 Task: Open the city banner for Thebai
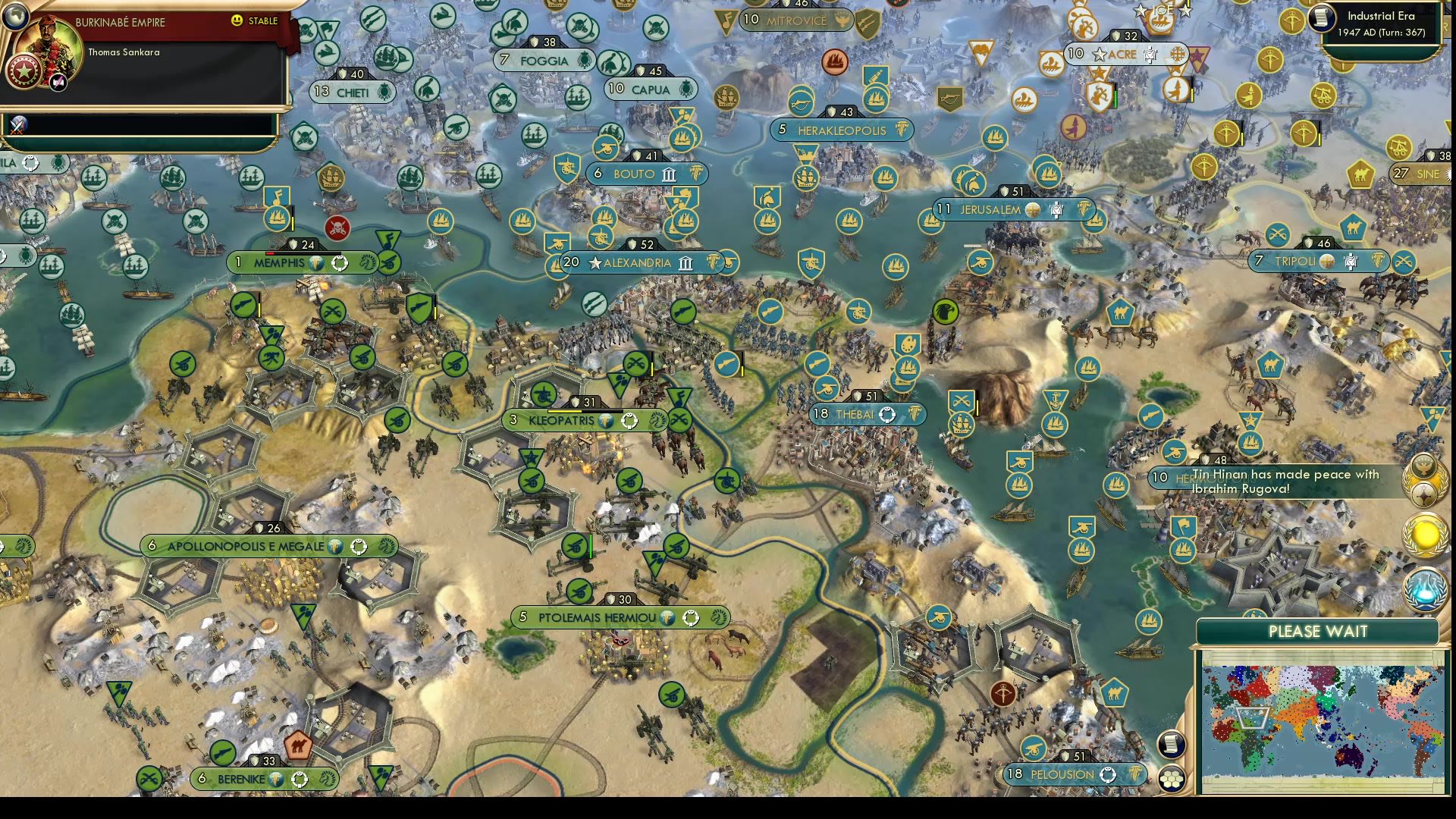pyautogui.click(x=857, y=414)
